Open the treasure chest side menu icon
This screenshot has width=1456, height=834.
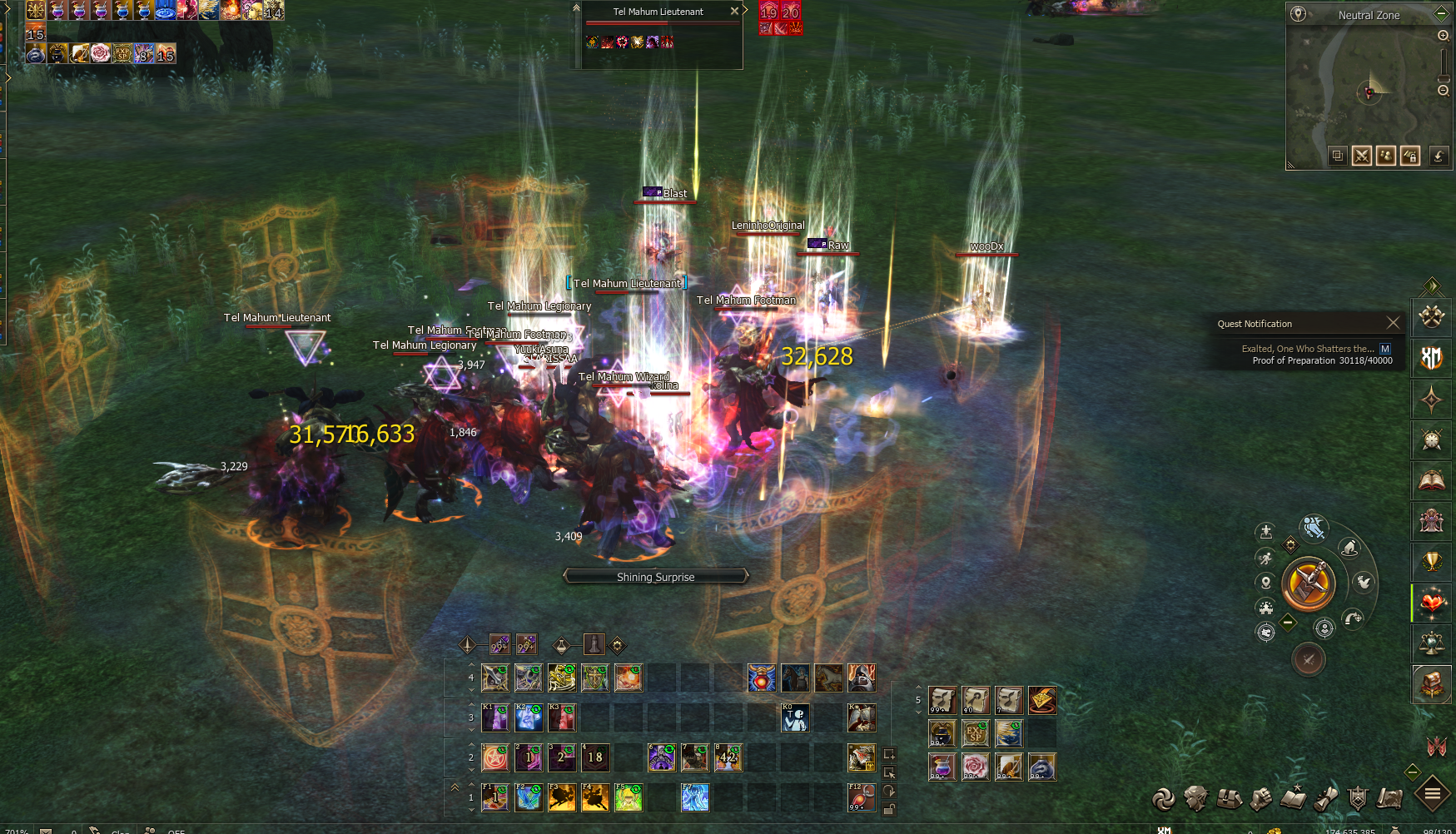tap(1432, 684)
